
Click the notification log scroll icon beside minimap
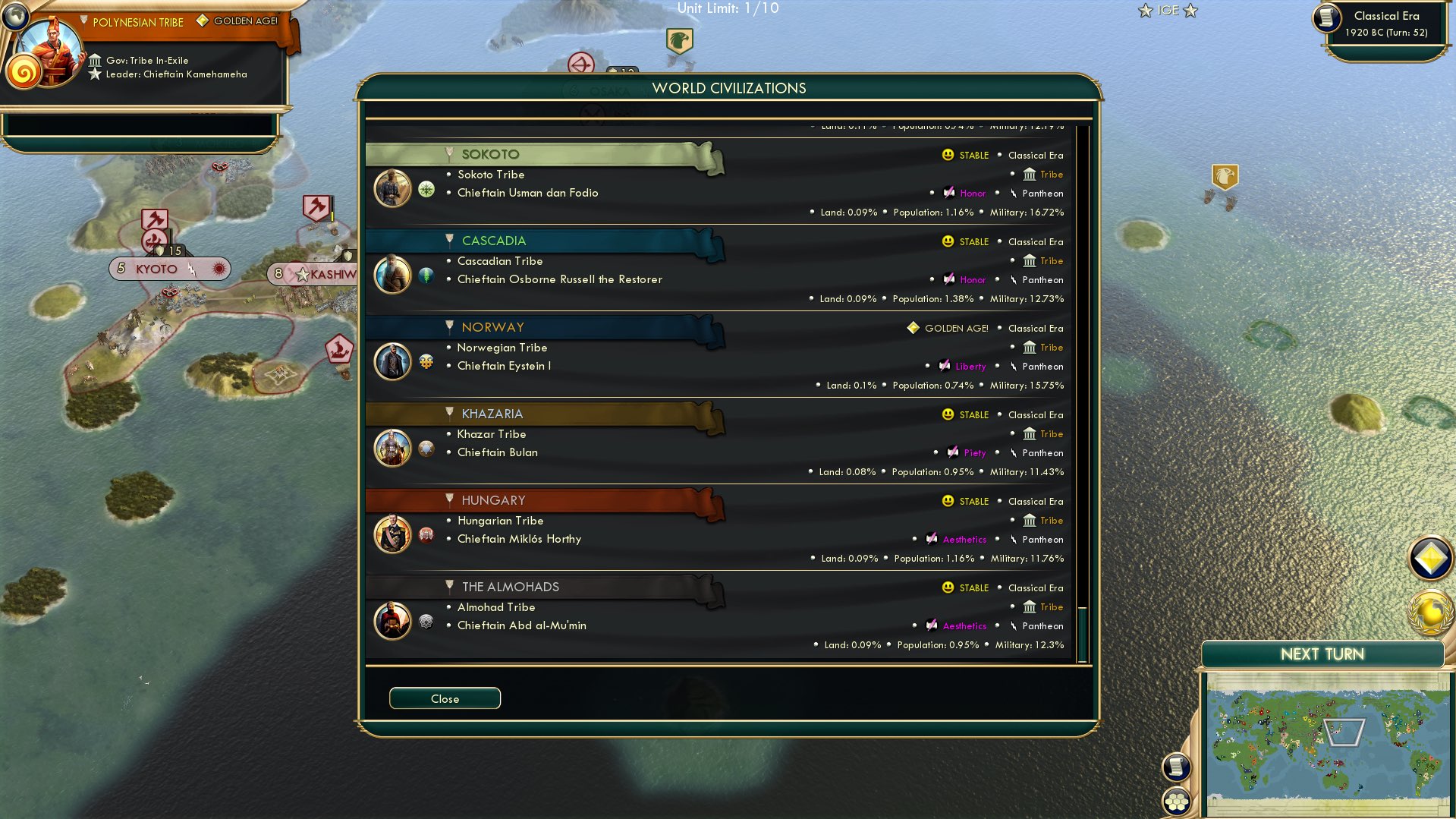(x=1175, y=767)
